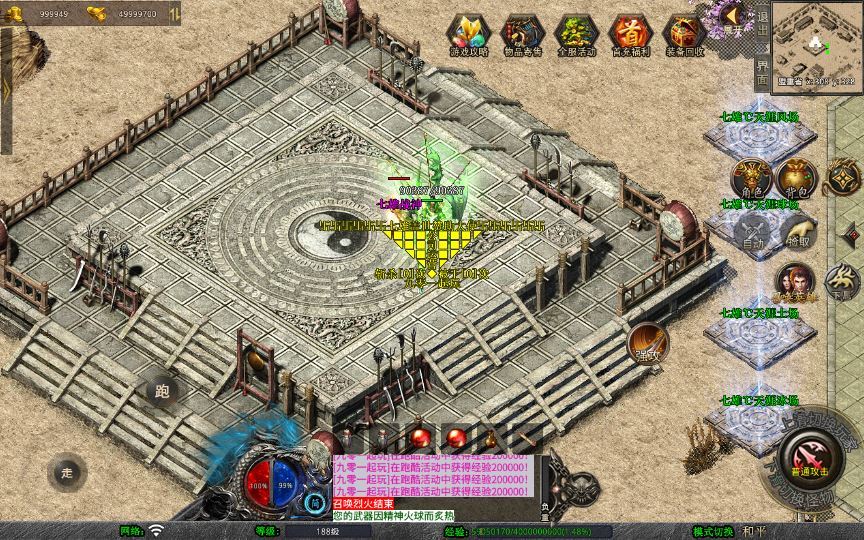Viewport: 864px width, 540px height.
Task: Open the 首充福利 first recharge bonus
Action: [630, 35]
